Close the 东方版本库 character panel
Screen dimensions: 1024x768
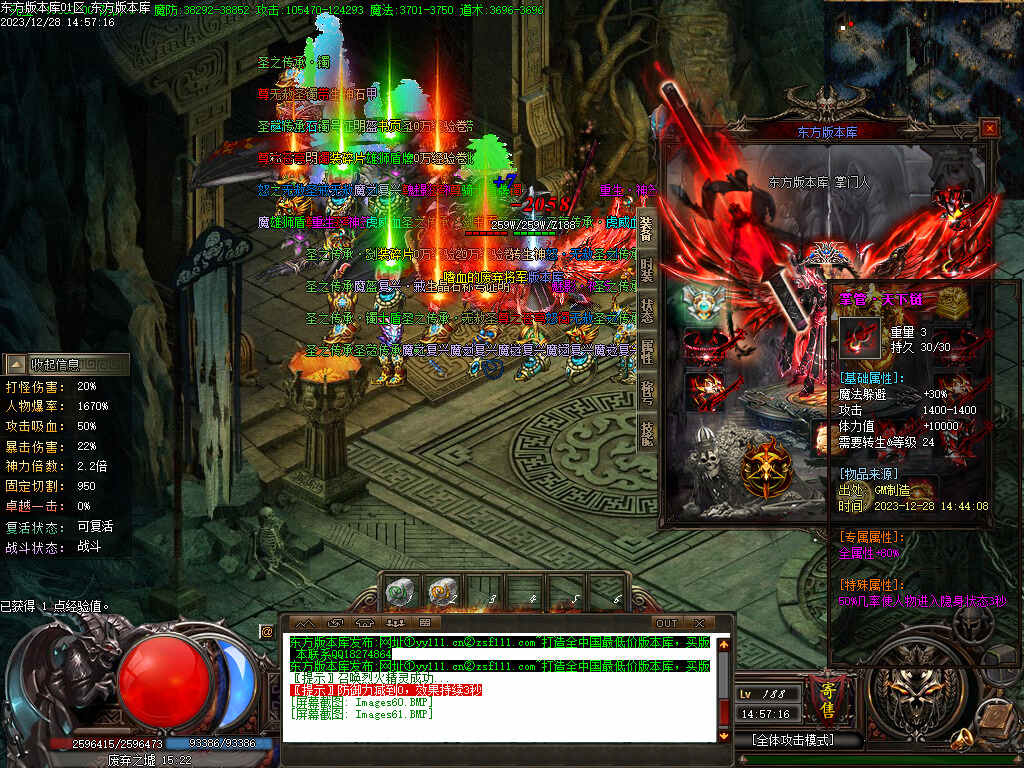[989, 128]
